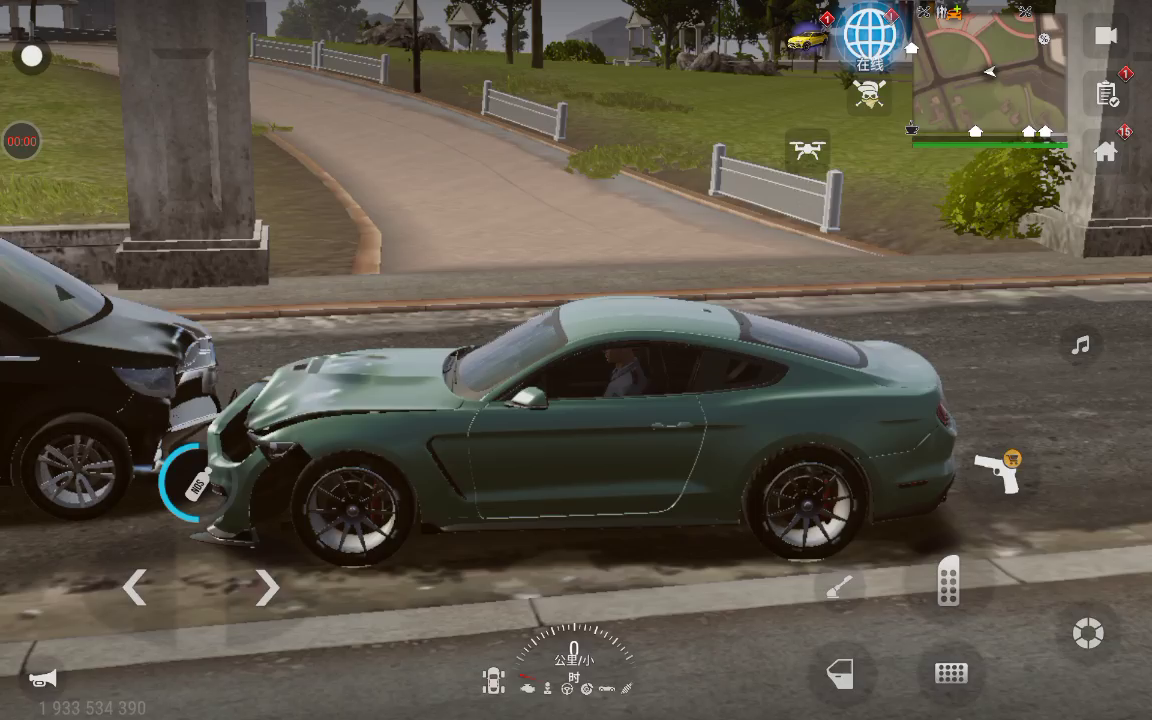The image size is (1152, 720).
Task: Open the online globe menu
Action: tap(870, 37)
